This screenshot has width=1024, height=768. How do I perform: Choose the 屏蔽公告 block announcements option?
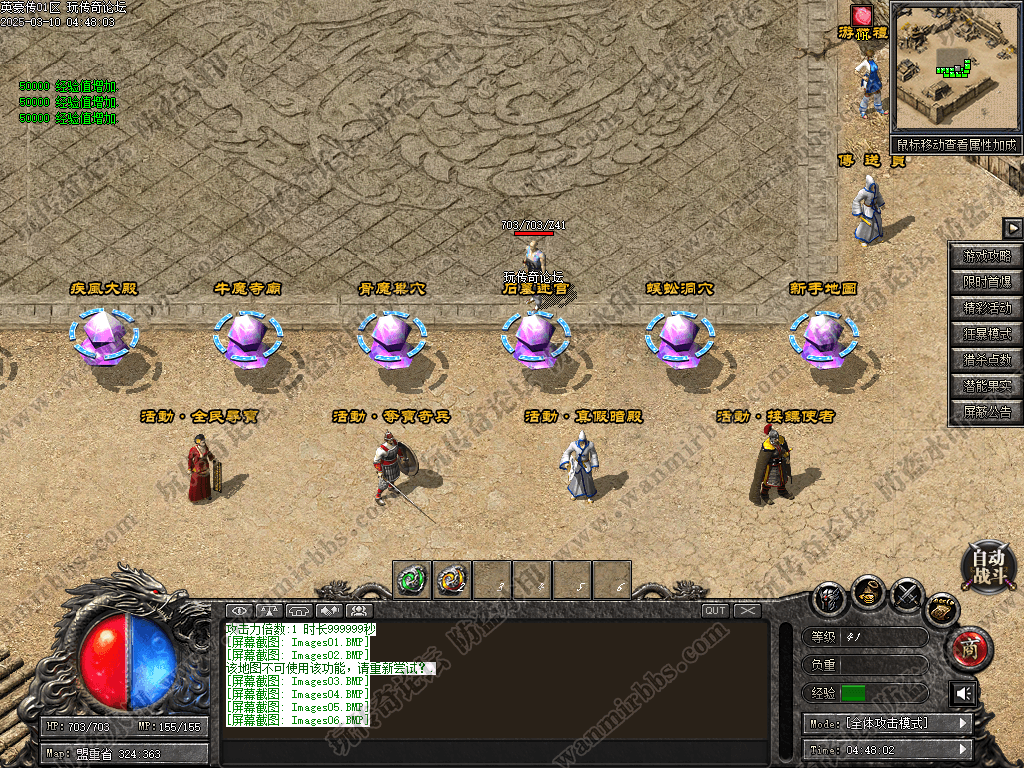987,412
